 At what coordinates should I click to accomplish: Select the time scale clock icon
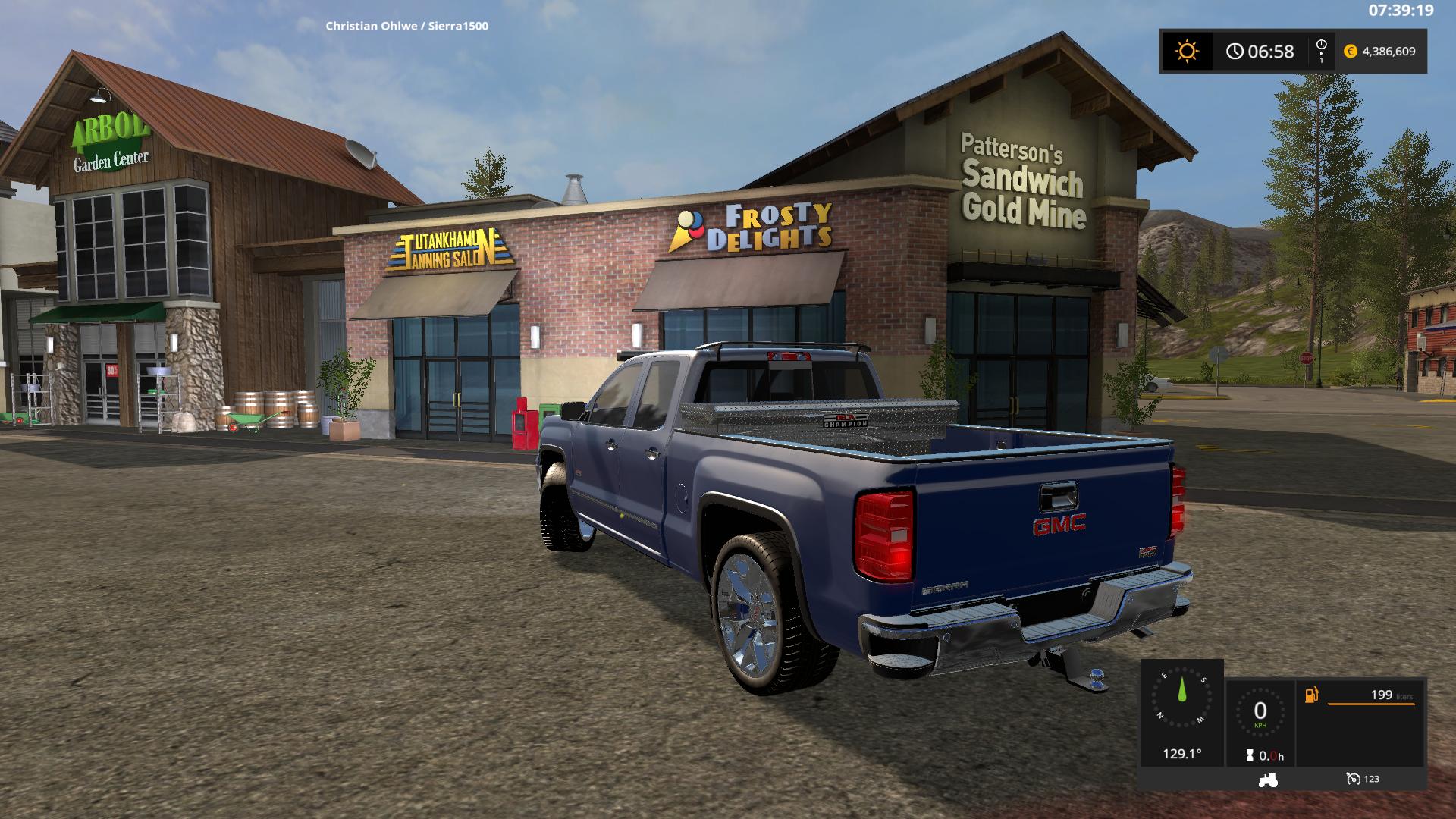pos(1322,51)
